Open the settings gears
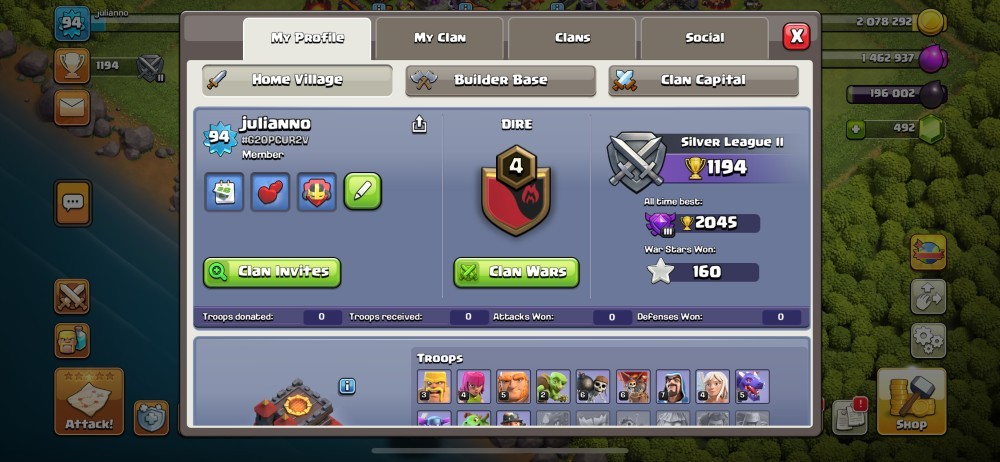Viewport: 1000px width, 462px height. point(927,340)
